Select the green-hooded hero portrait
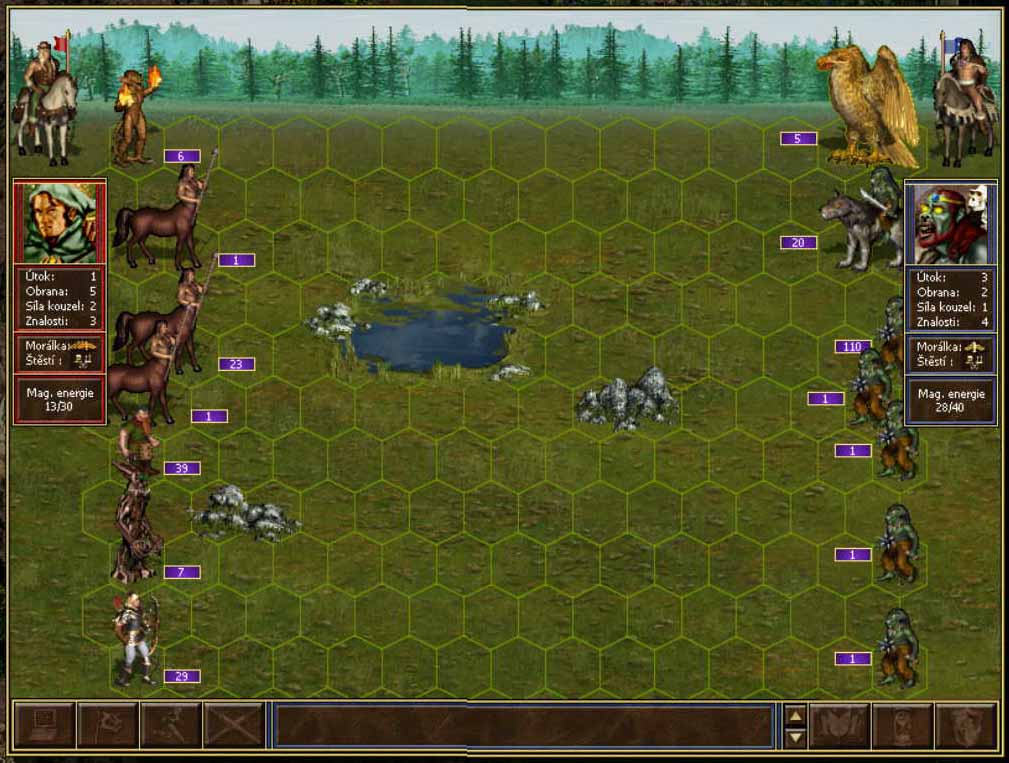 click(x=59, y=223)
